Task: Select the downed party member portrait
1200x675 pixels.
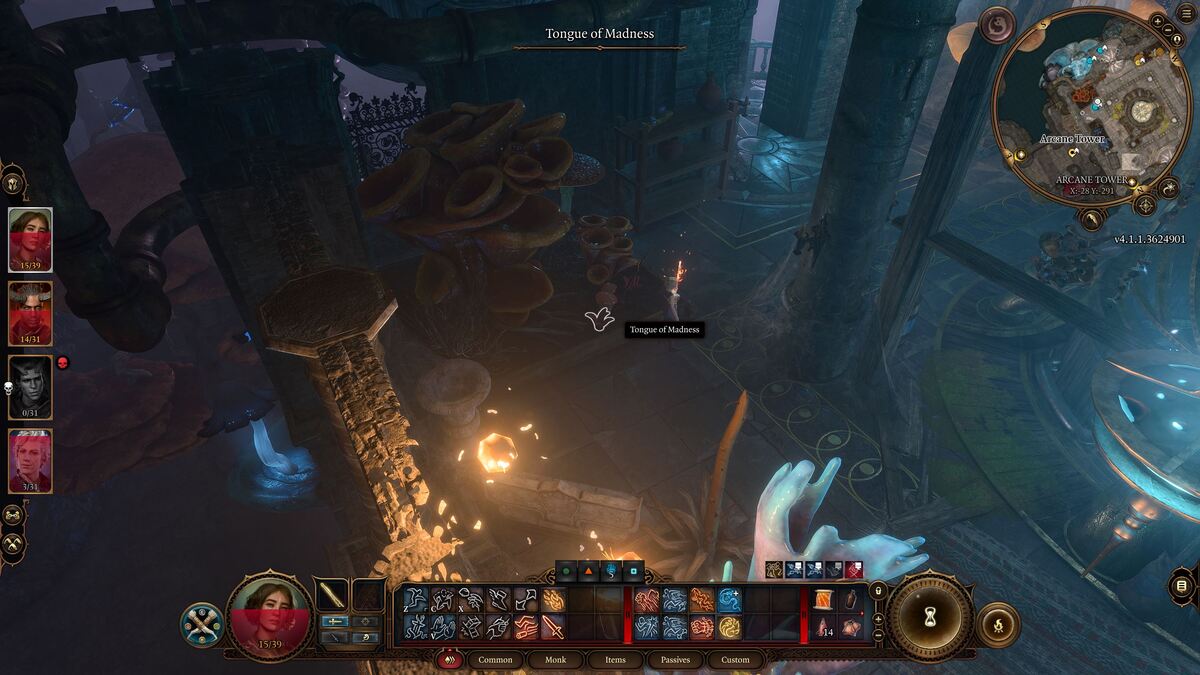Action: point(30,387)
